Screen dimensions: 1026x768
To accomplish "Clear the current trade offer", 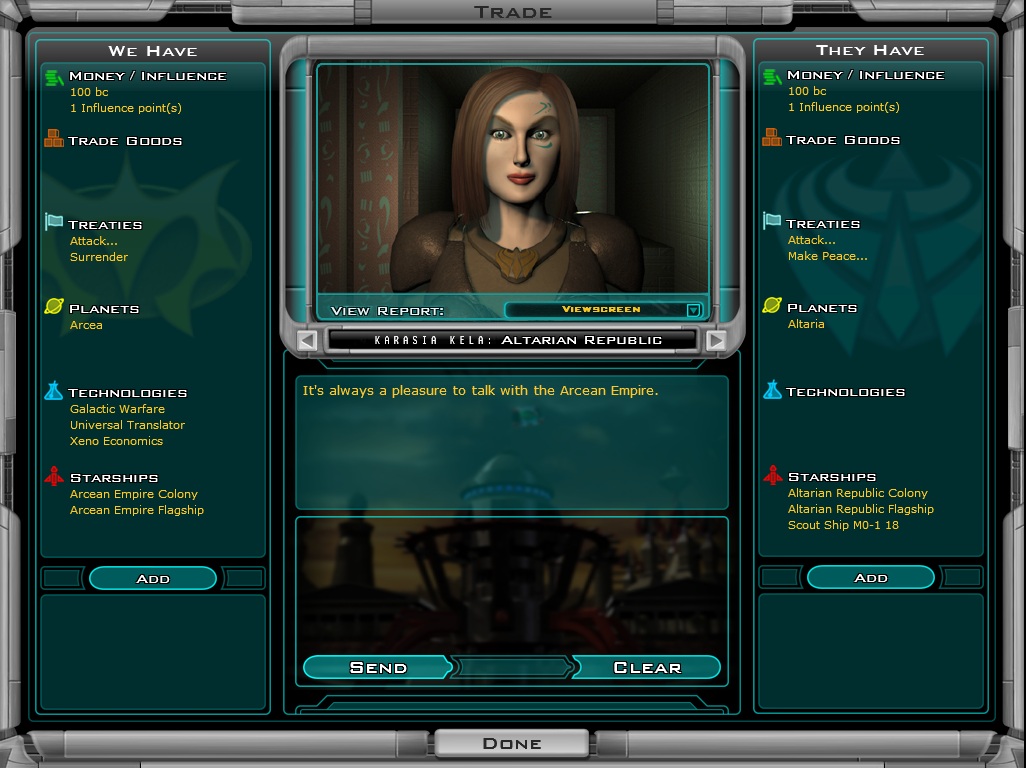I will (646, 667).
